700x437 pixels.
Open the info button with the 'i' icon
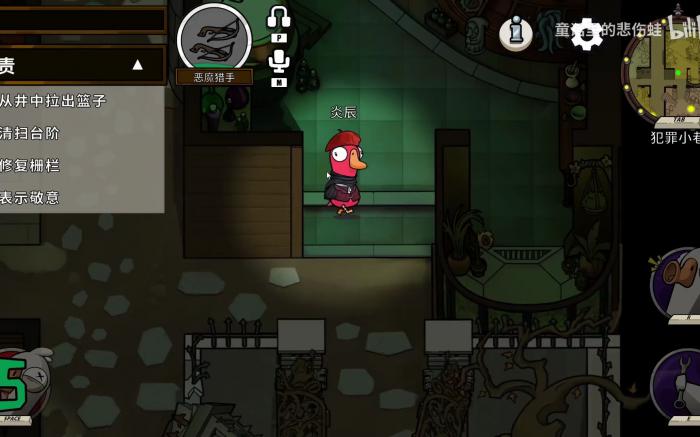(516, 33)
